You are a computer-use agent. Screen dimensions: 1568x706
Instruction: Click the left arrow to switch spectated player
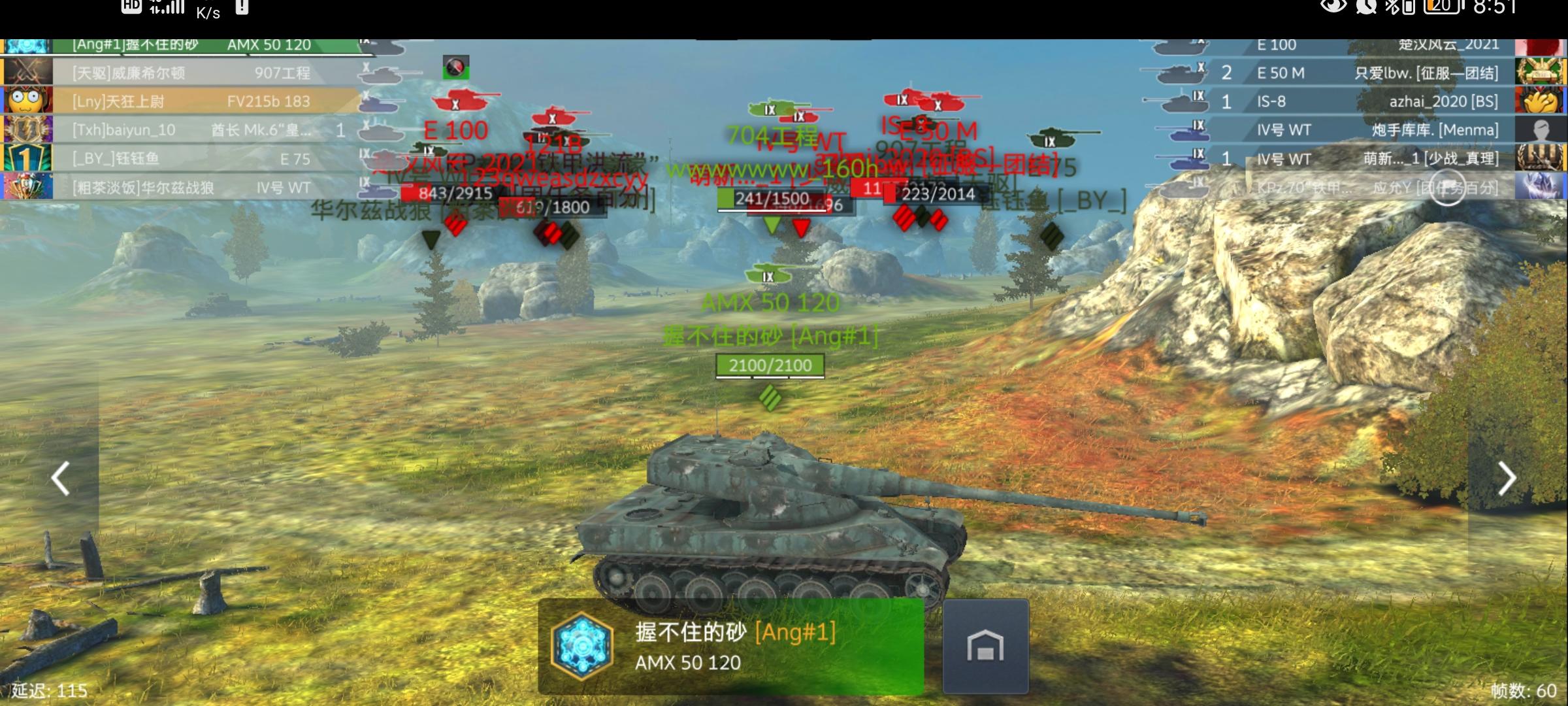(60, 477)
